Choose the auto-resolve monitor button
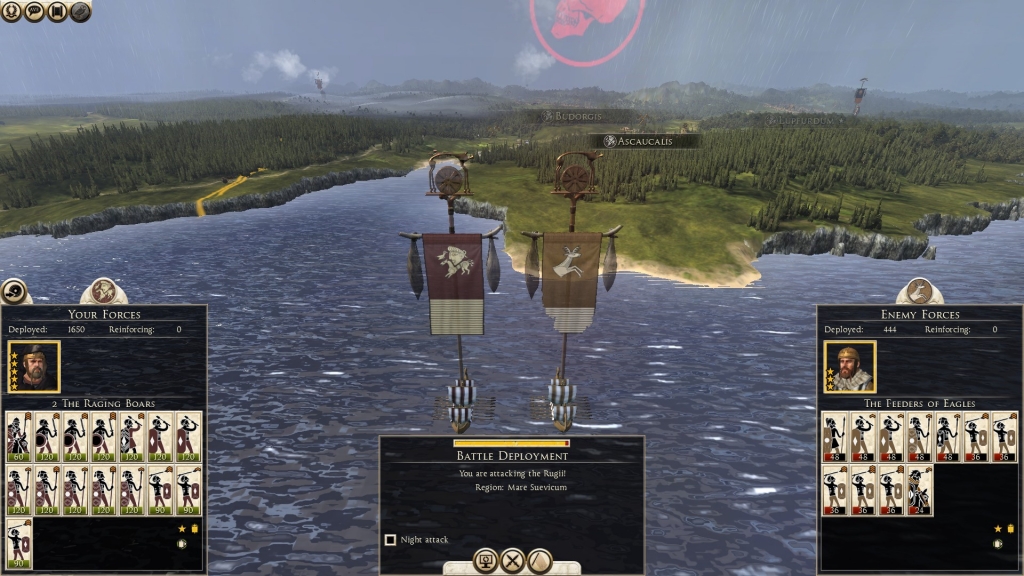1024x576 pixels. [486, 560]
